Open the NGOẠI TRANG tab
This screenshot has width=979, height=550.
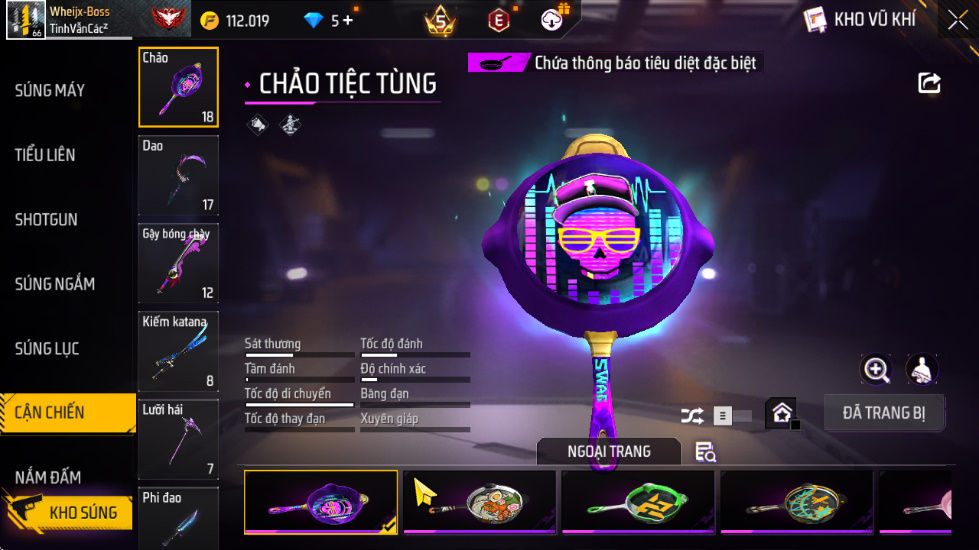pos(608,452)
